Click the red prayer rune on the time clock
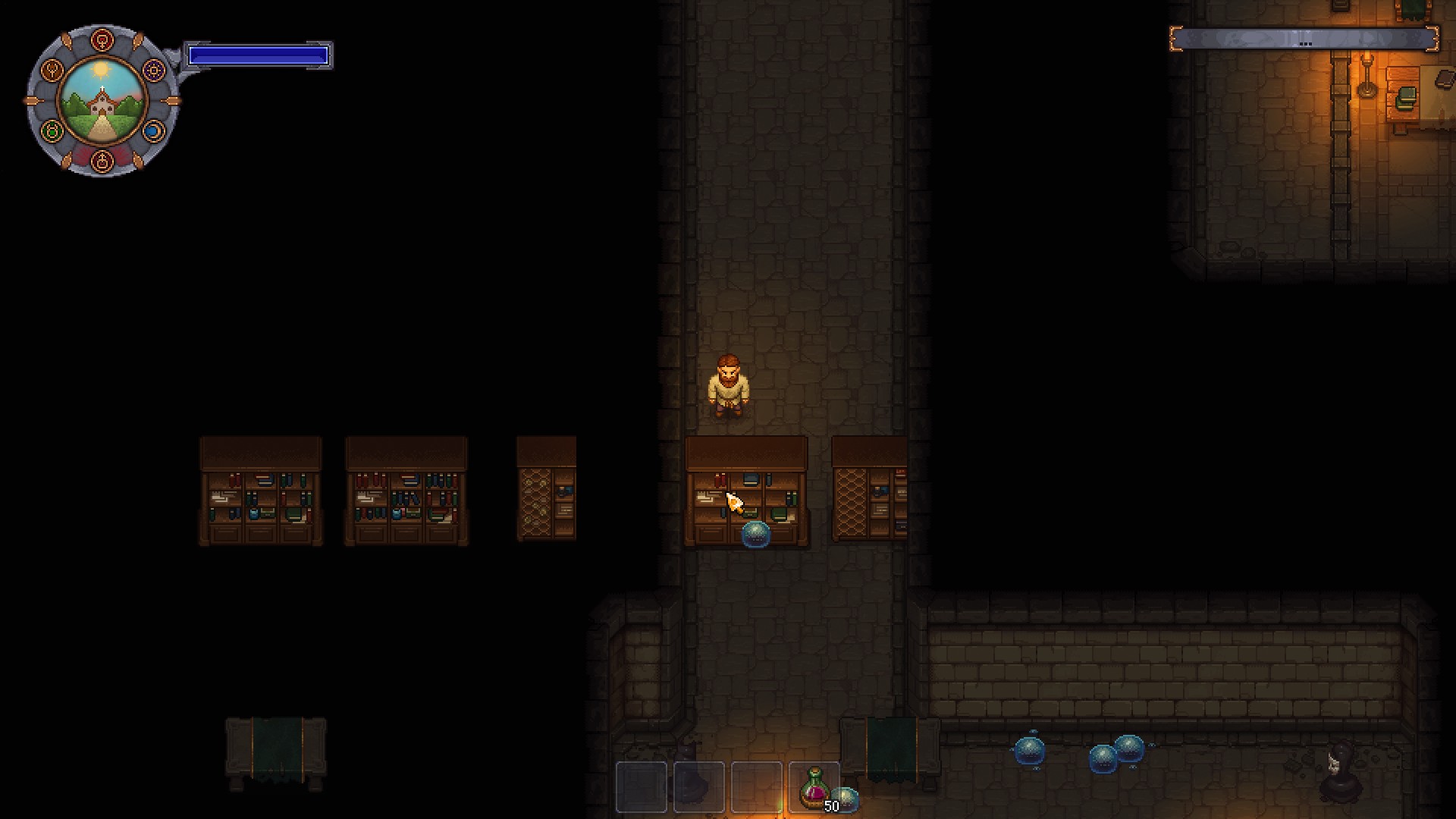The image size is (1456, 819). click(102, 38)
